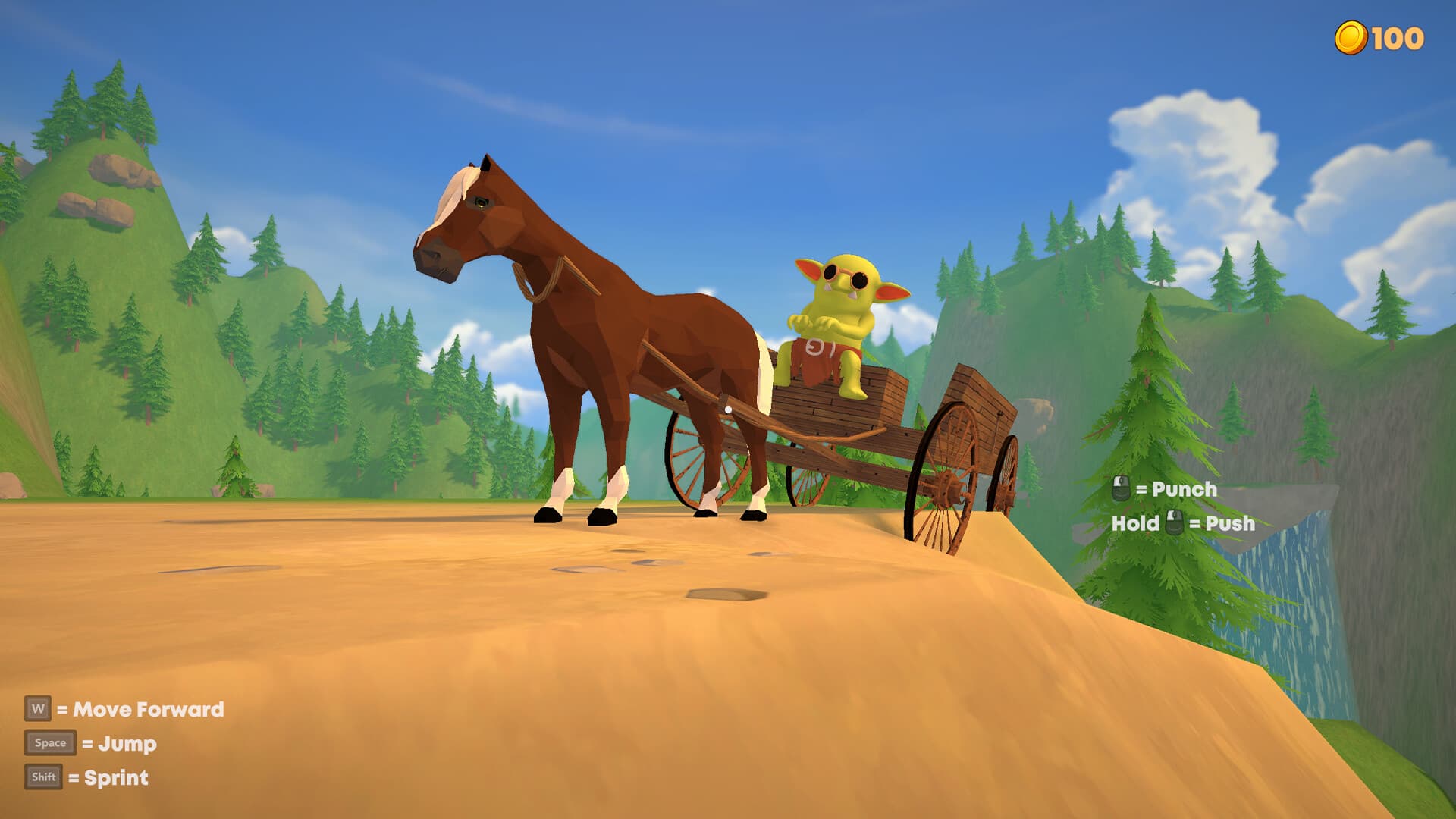Click the gold coin icon

(1352, 34)
